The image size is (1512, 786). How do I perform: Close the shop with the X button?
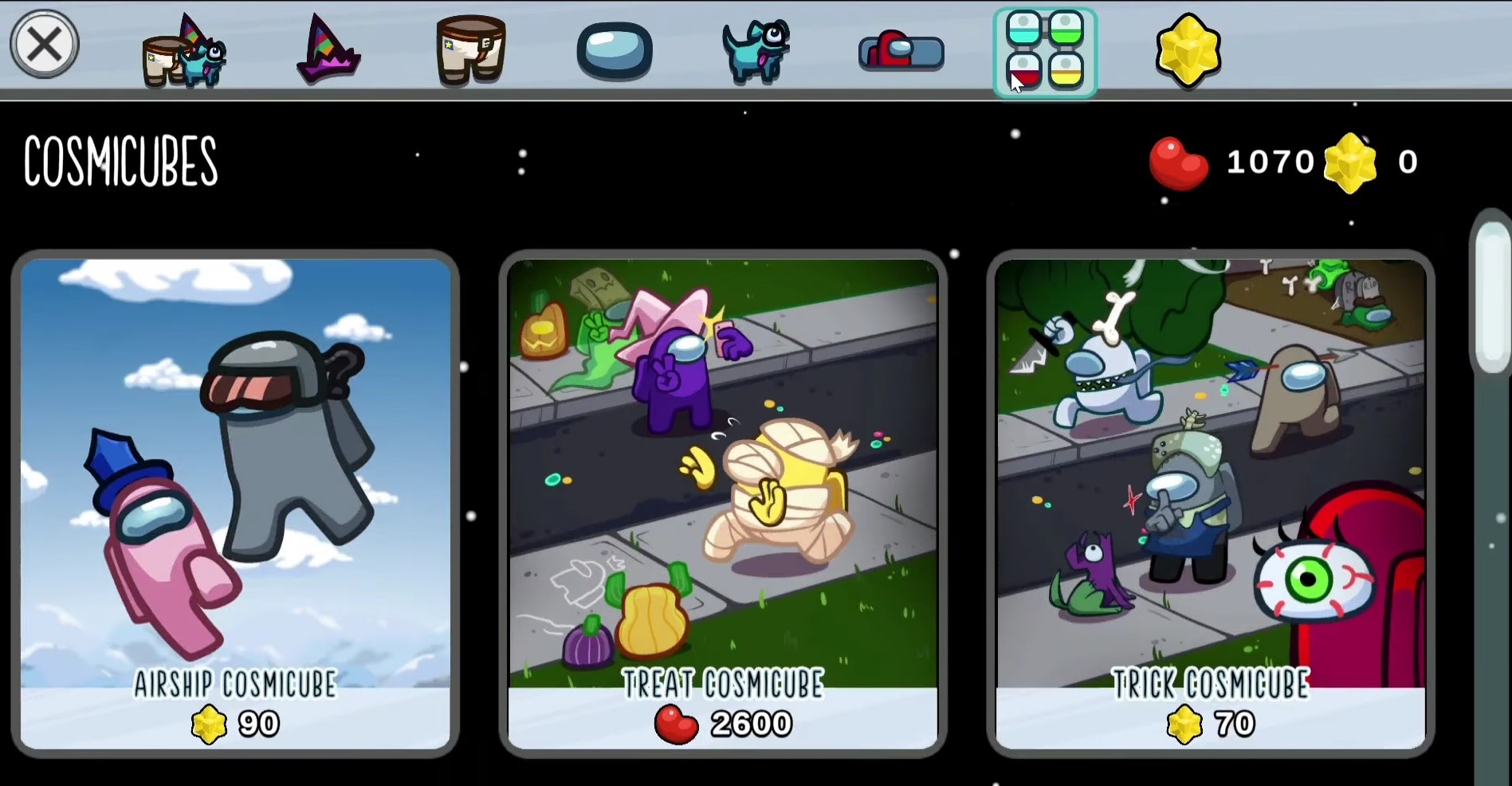(x=44, y=45)
